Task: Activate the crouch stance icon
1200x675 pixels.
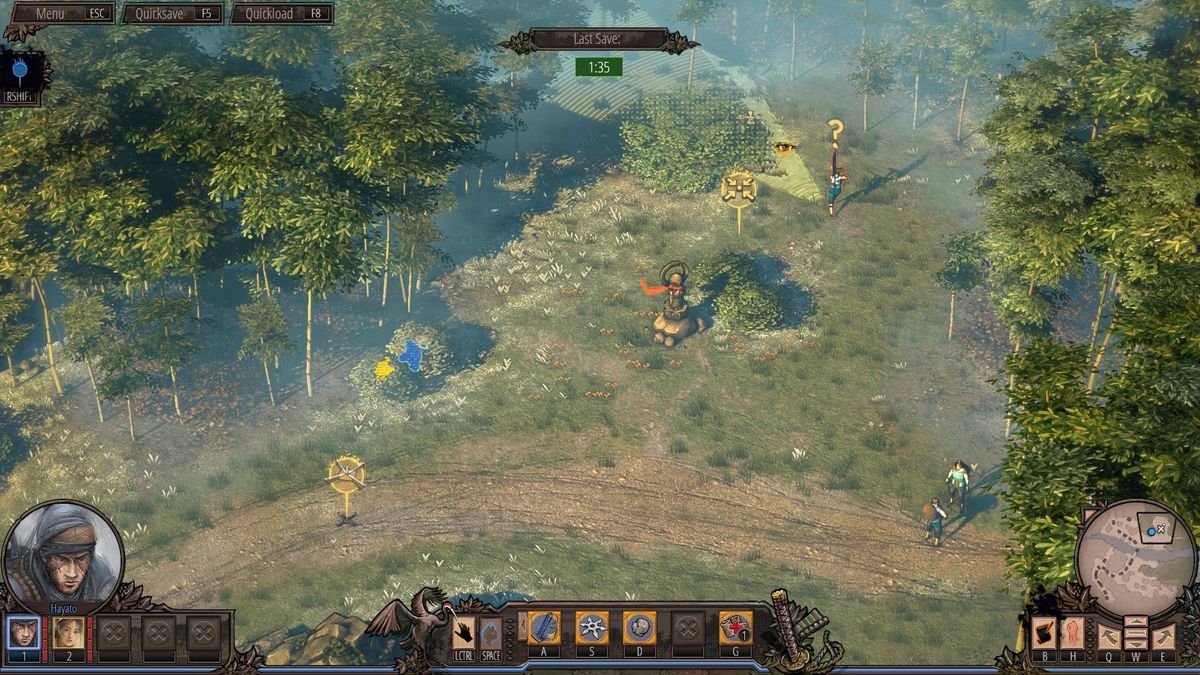Action: point(490,632)
